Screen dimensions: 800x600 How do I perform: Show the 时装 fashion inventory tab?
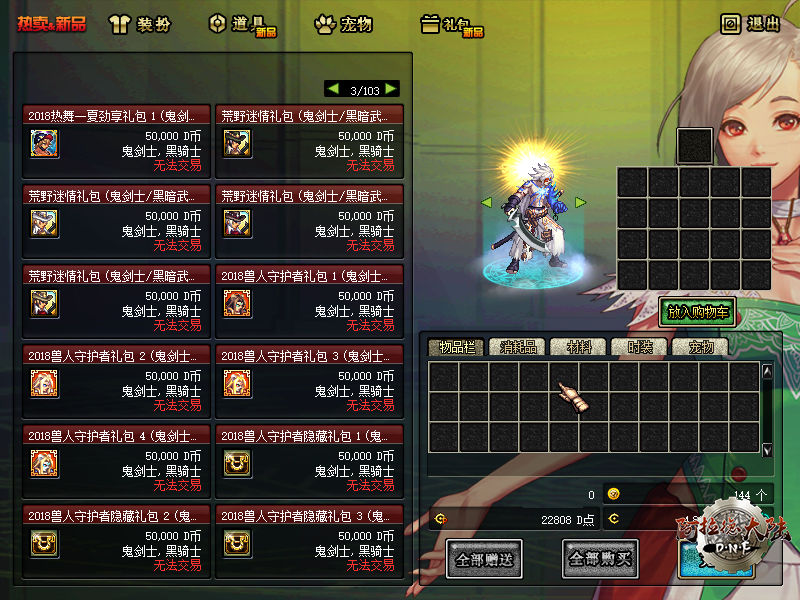641,348
